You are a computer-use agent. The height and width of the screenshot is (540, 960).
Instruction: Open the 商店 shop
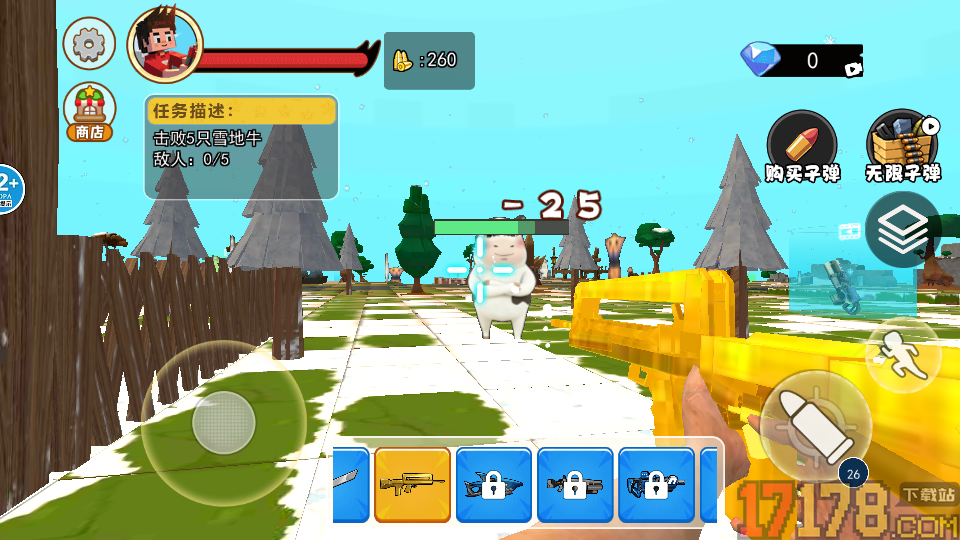pos(88,111)
